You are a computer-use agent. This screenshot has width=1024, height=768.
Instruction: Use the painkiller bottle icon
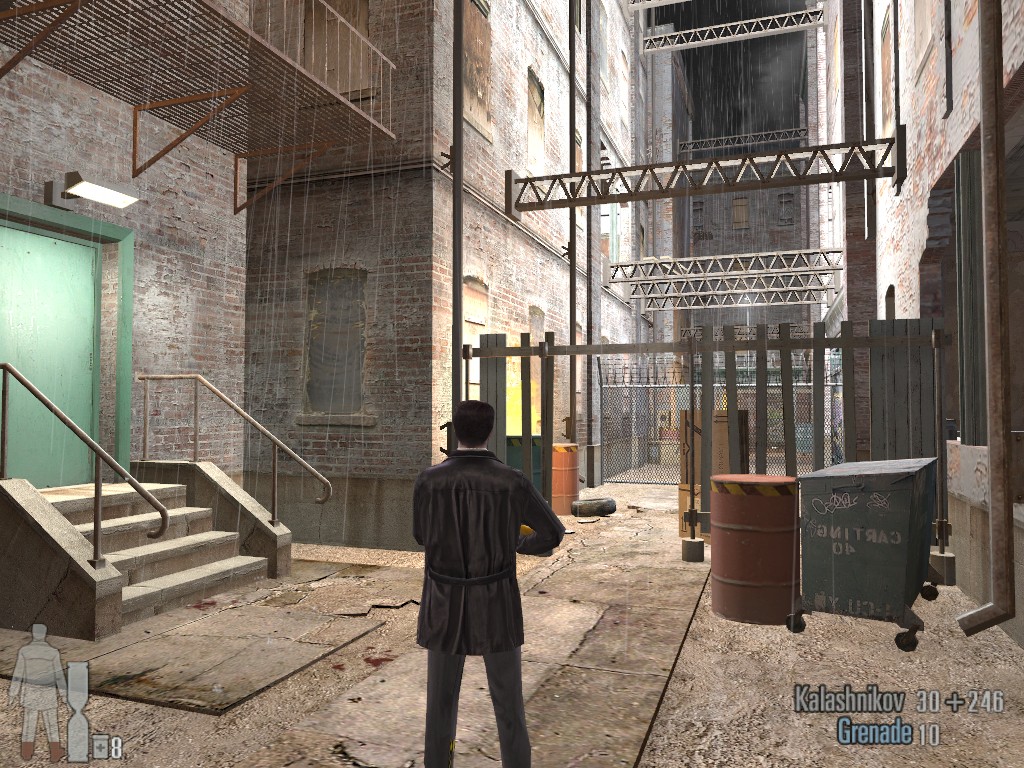(100, 746)
